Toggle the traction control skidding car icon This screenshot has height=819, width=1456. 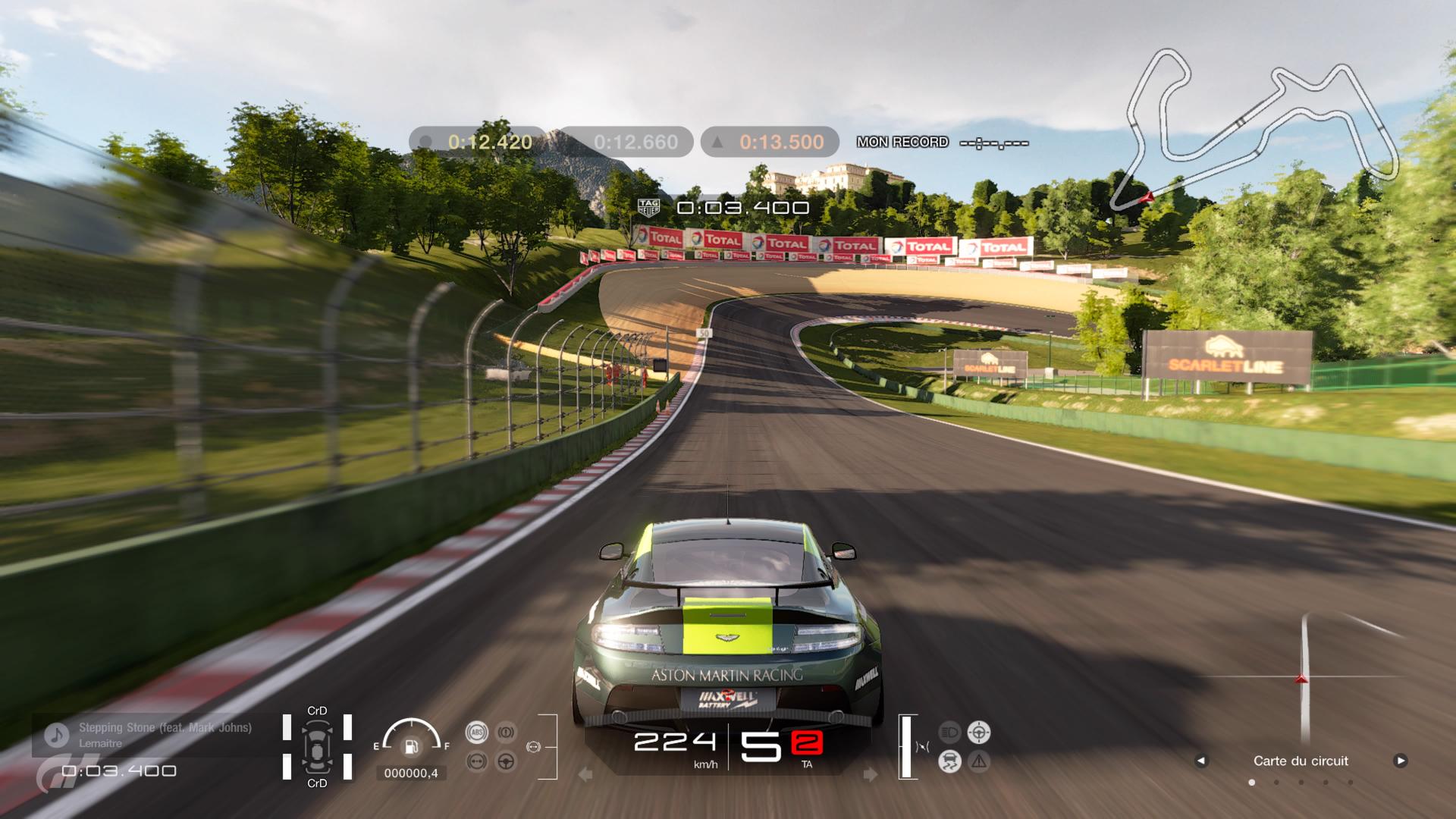click(x=949, y=761)
